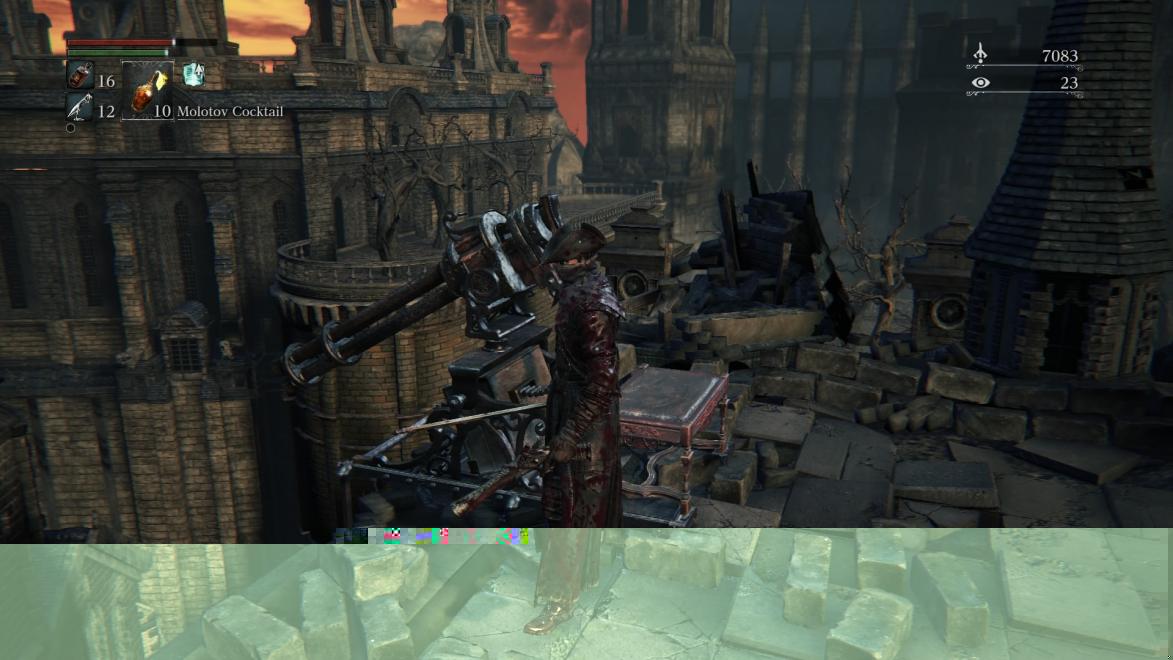Select the Molotov Cocktail quick item slot

147,91
